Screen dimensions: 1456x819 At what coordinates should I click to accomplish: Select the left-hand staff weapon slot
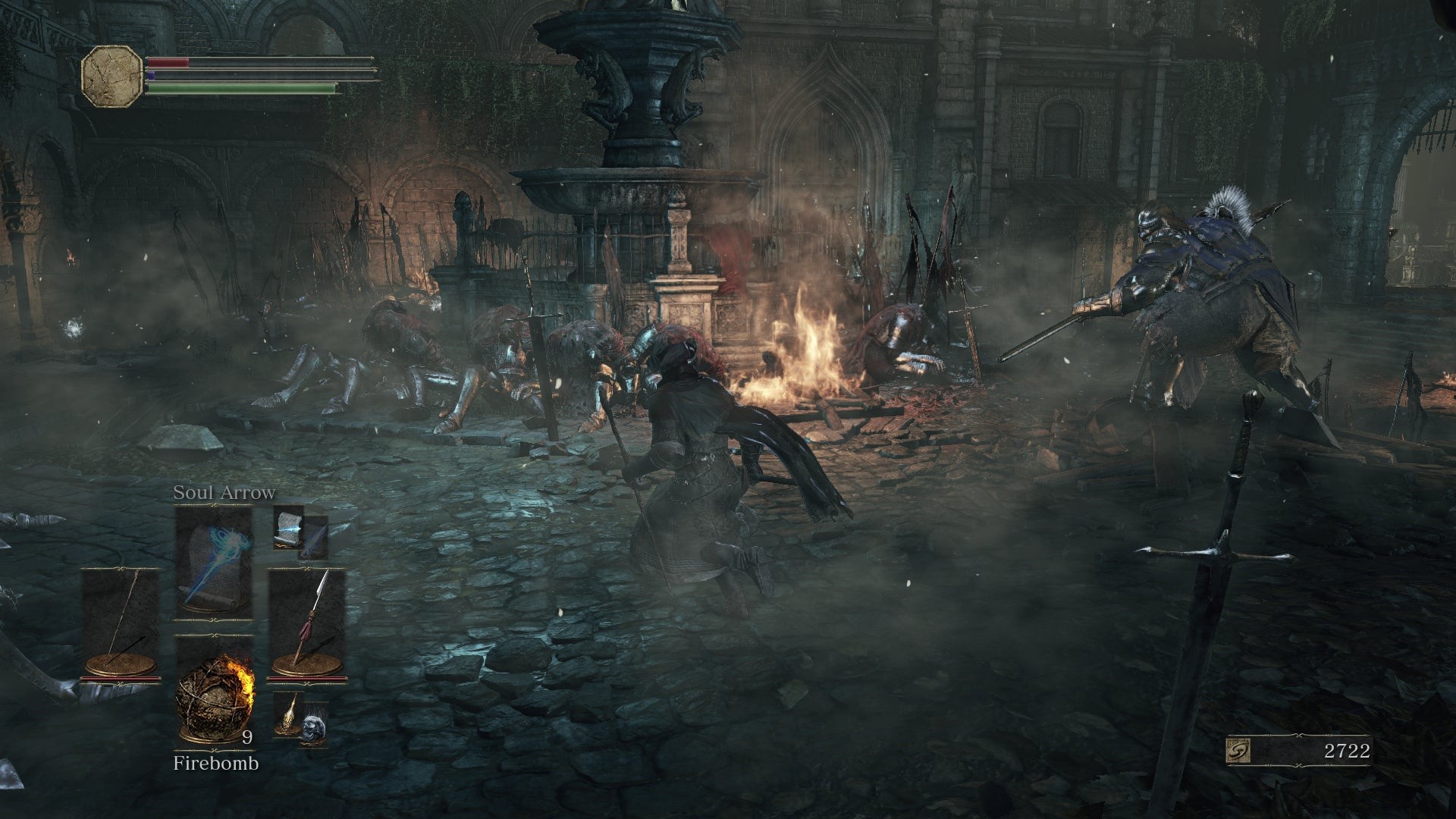click(x=121, y=623)
